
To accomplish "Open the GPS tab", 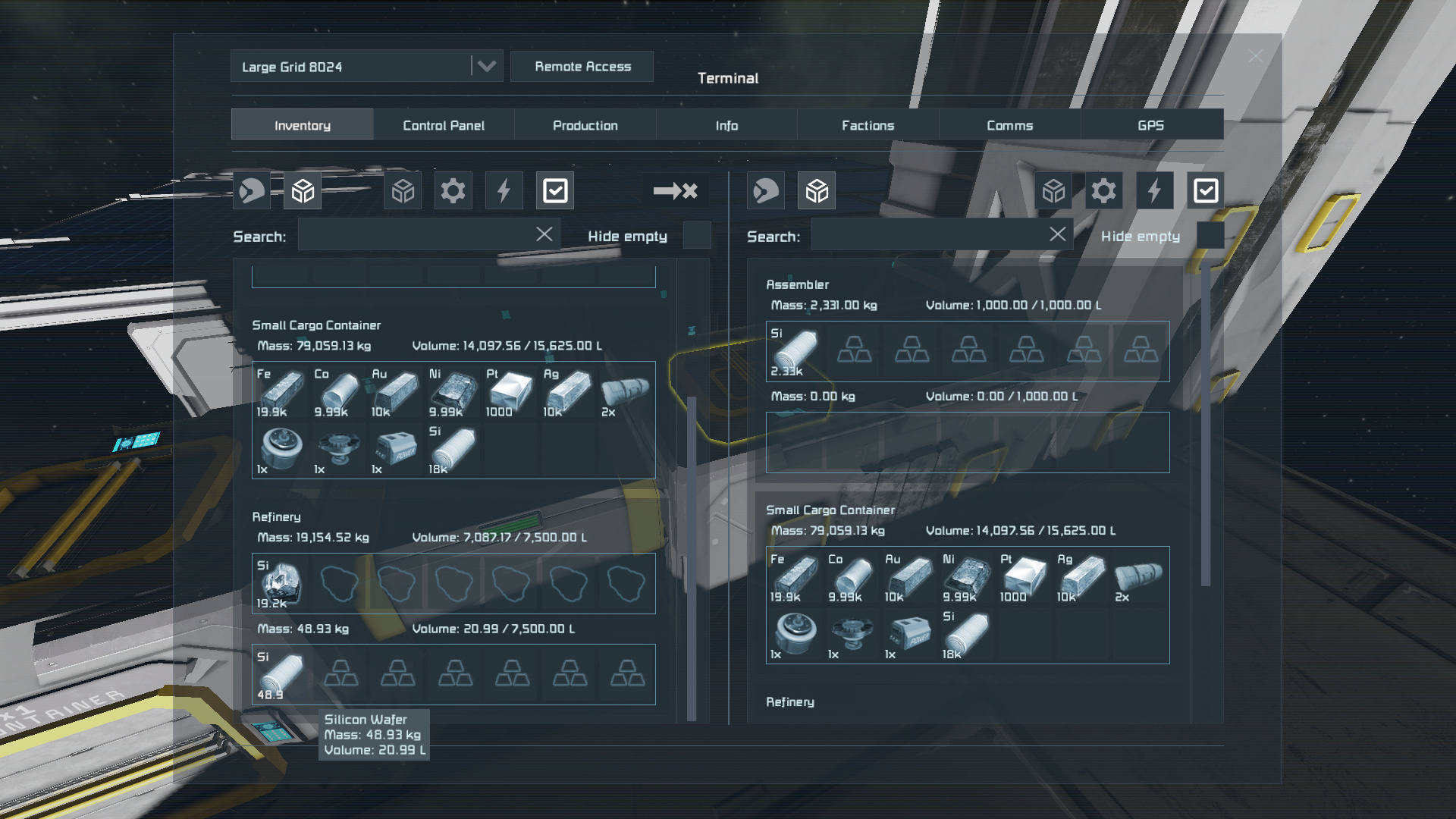I will (x=1150, y=125).
